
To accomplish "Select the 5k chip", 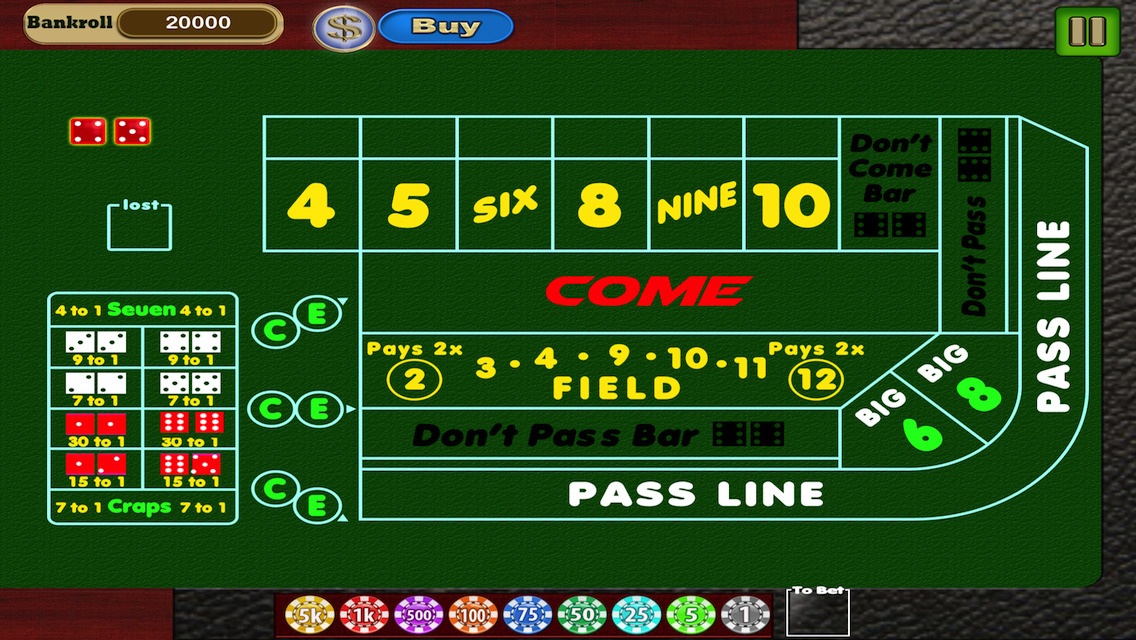I will tap(309, 614).
